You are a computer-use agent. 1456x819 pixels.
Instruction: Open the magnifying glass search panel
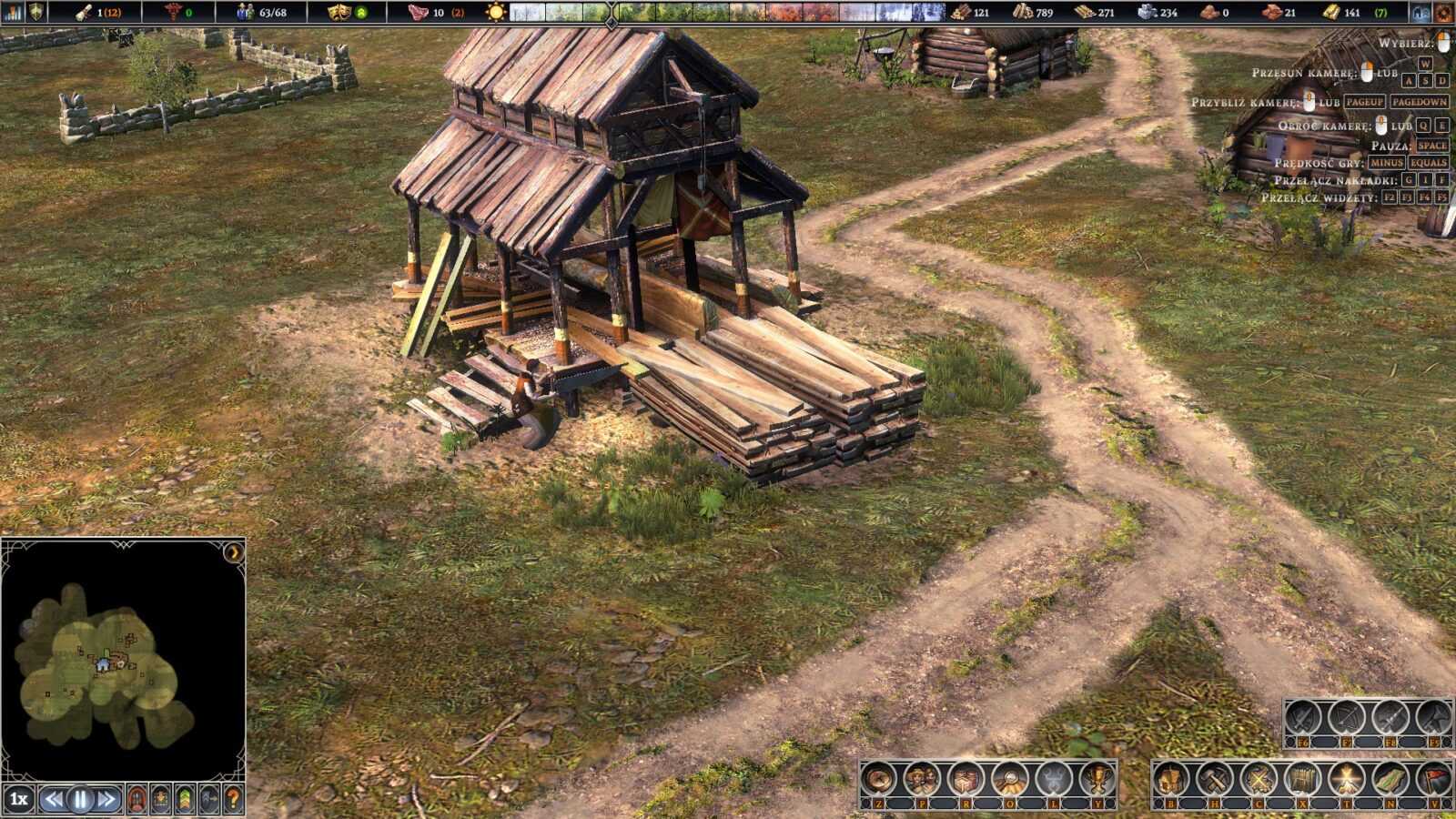point(1010,780)
